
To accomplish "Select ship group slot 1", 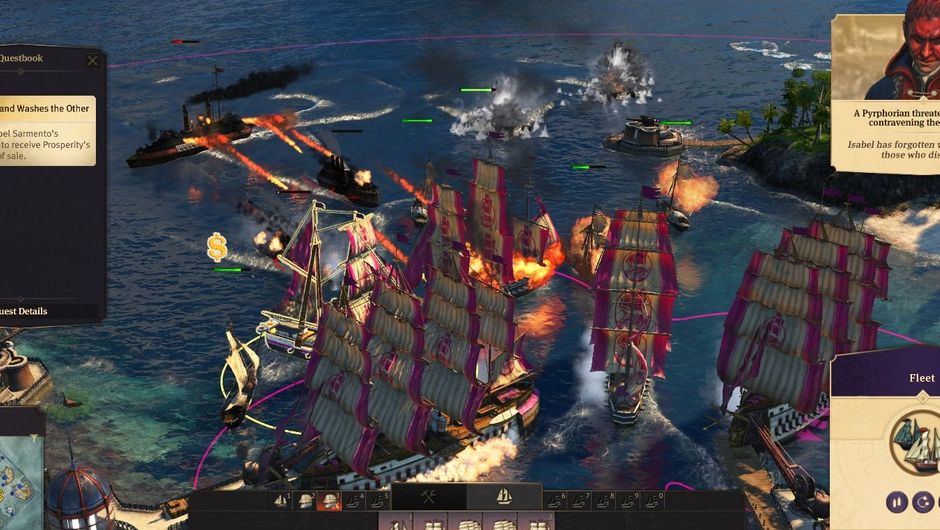I will coord(281,500).
